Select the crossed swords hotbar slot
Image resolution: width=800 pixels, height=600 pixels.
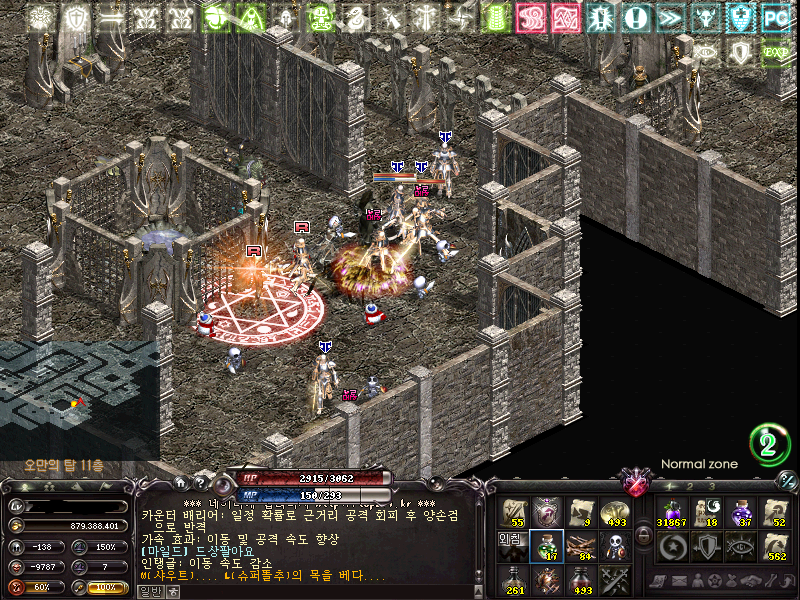(613, 578)
